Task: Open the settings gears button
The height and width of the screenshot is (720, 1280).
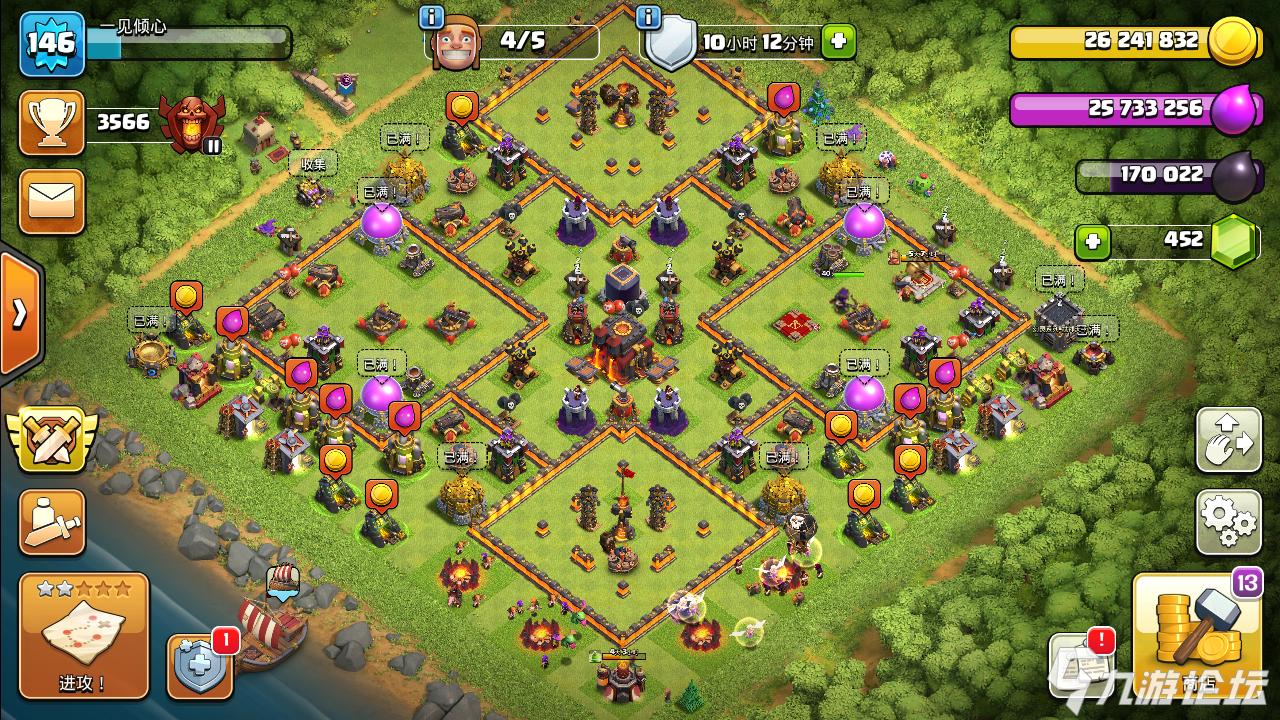Action: [1228, 521]
